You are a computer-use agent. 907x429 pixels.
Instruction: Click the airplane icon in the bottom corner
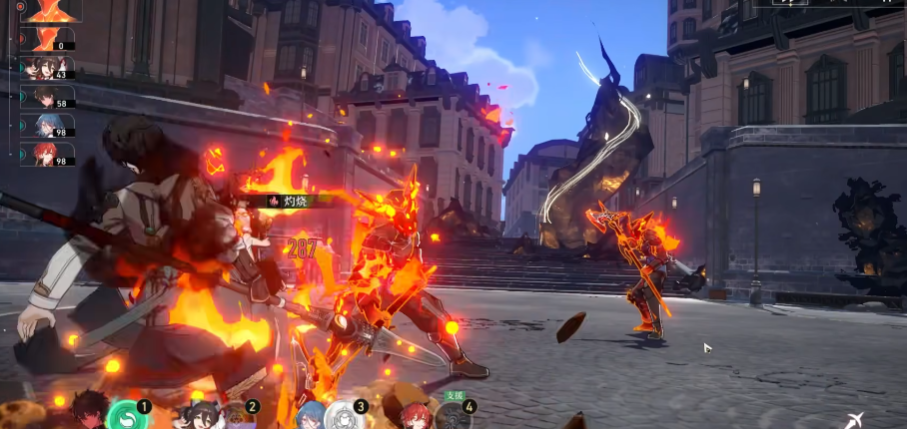852,420
